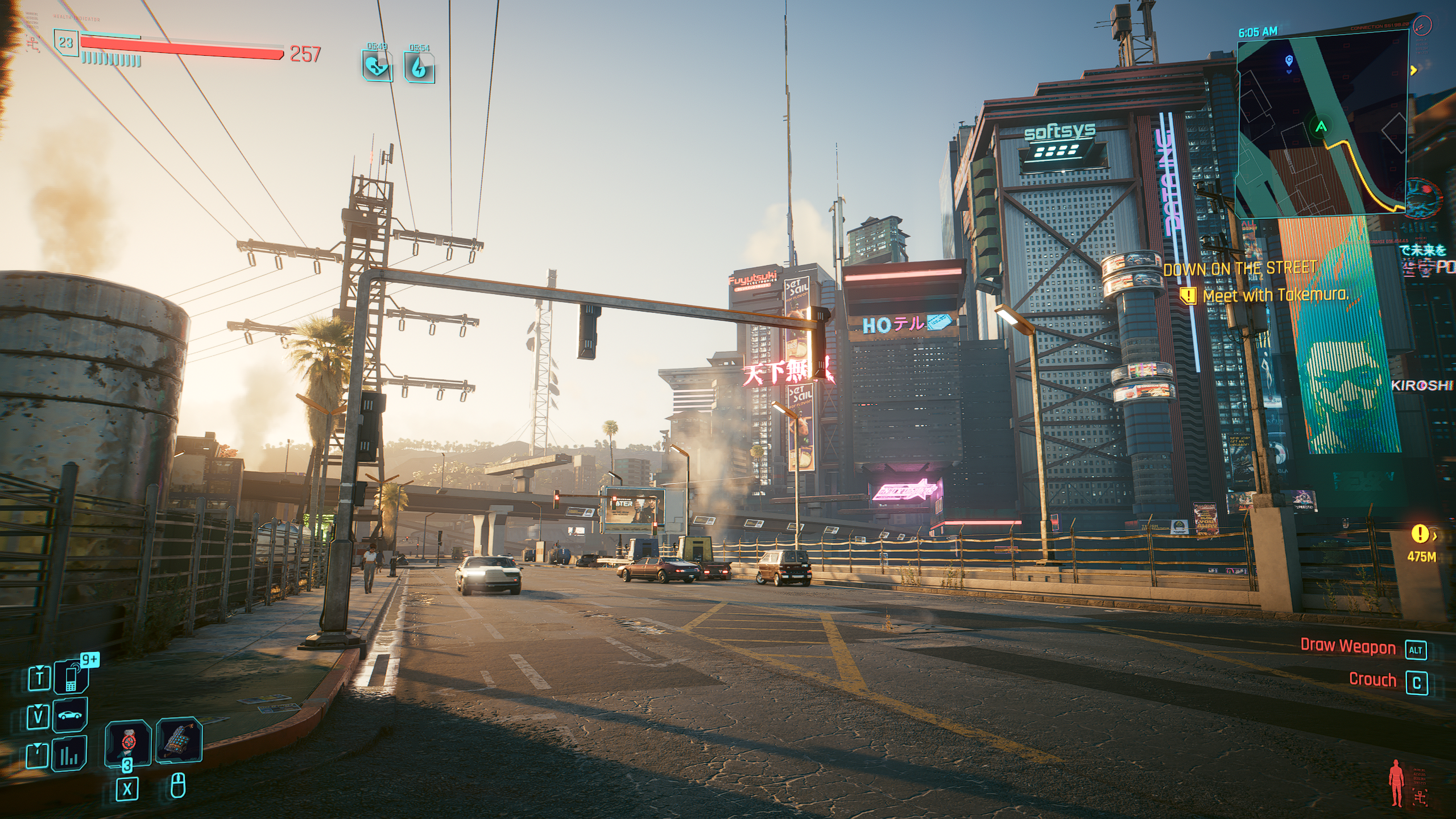The height and width of the screenshot is (819, 1456).
Task: Click the bar chart icon
Action: pyautogui.click(x=69, y=754)
